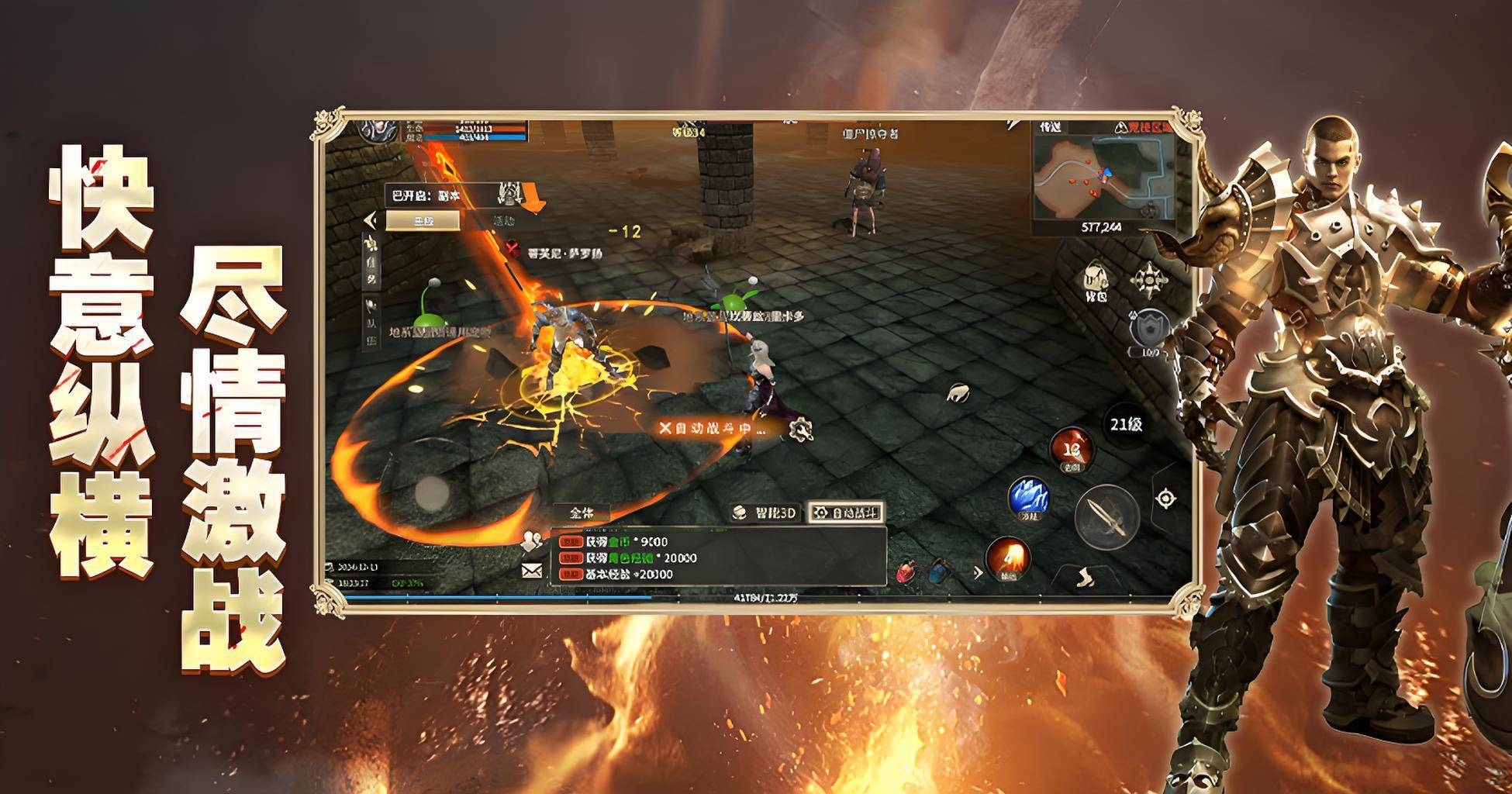Use the basic sword attack button

coord(1106,517)
